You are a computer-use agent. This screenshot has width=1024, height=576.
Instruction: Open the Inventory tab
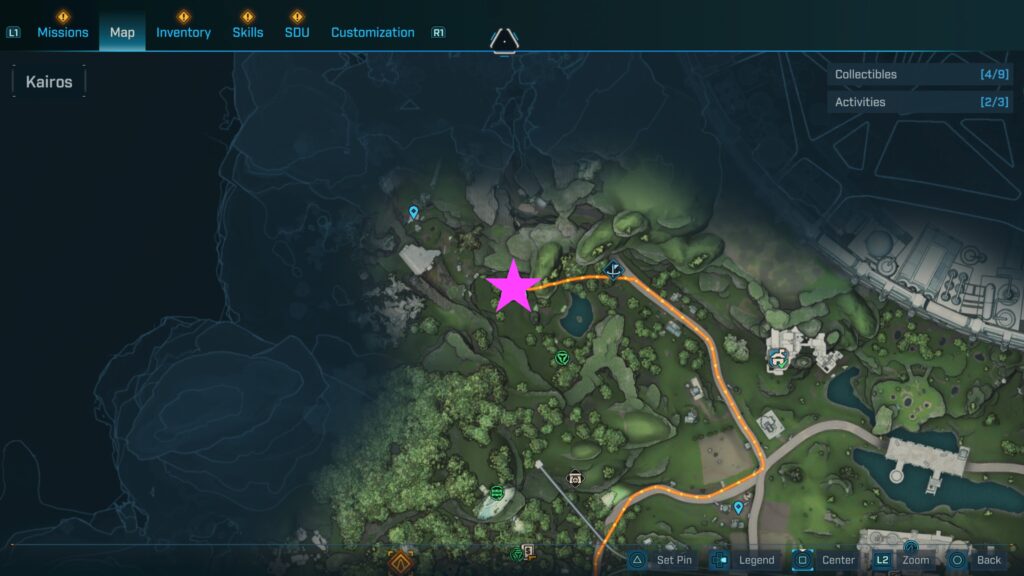pos(183,32)
